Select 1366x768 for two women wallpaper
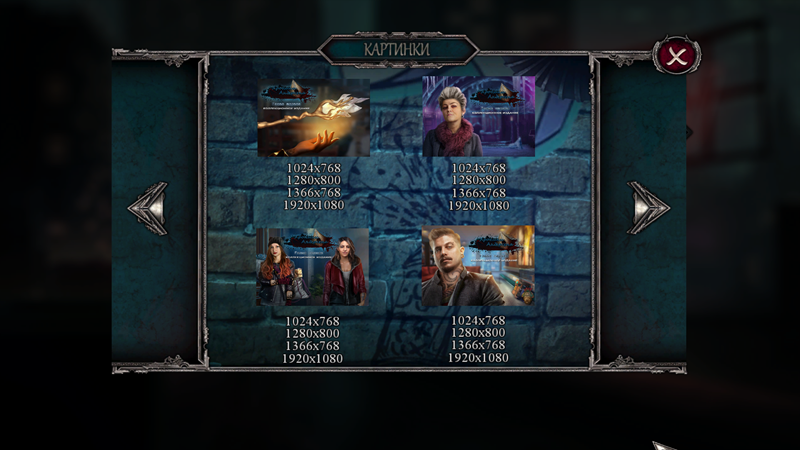 (x=312, y=346)
